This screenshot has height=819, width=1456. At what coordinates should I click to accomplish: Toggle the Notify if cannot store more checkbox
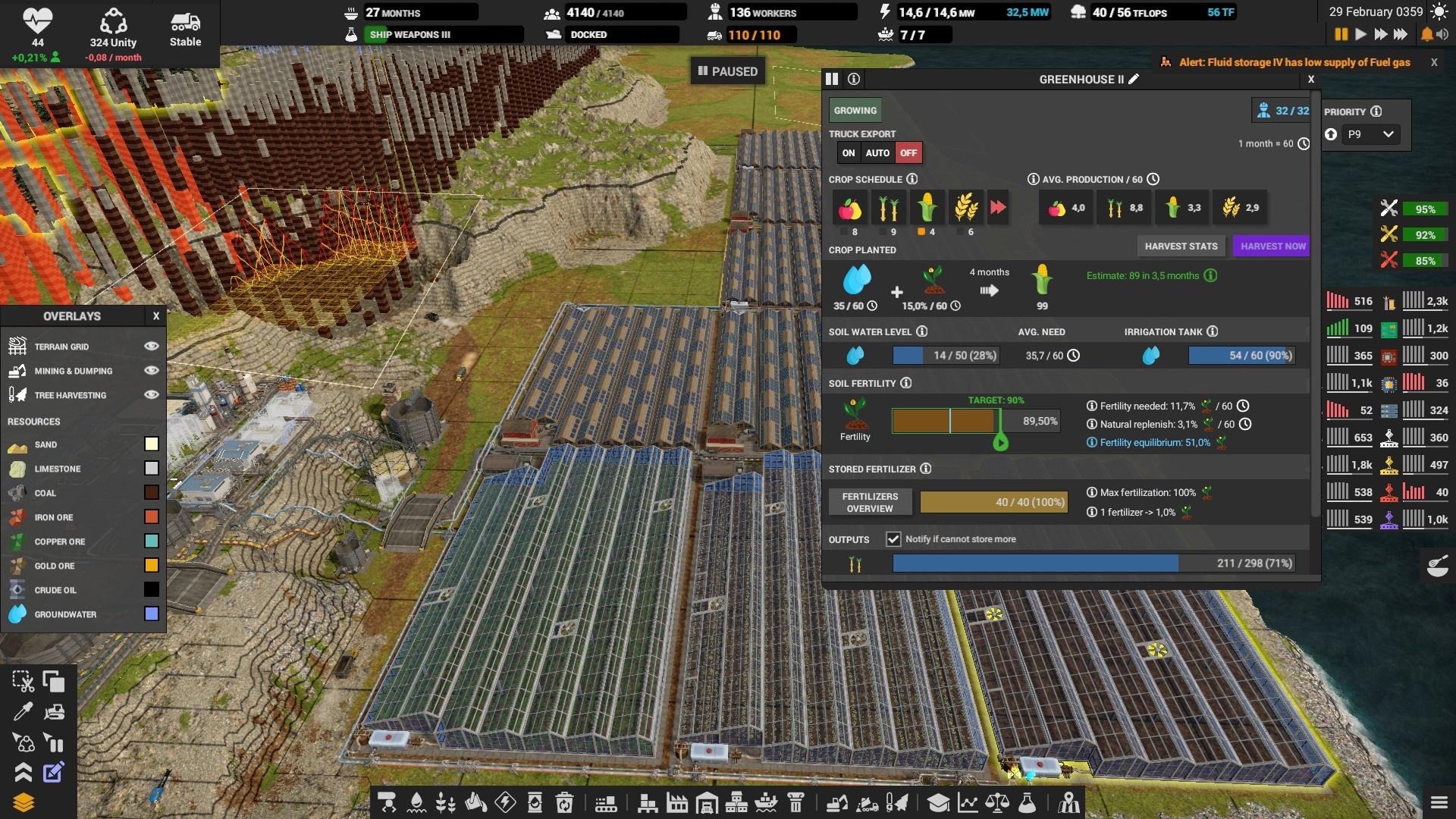coord(893,539)
